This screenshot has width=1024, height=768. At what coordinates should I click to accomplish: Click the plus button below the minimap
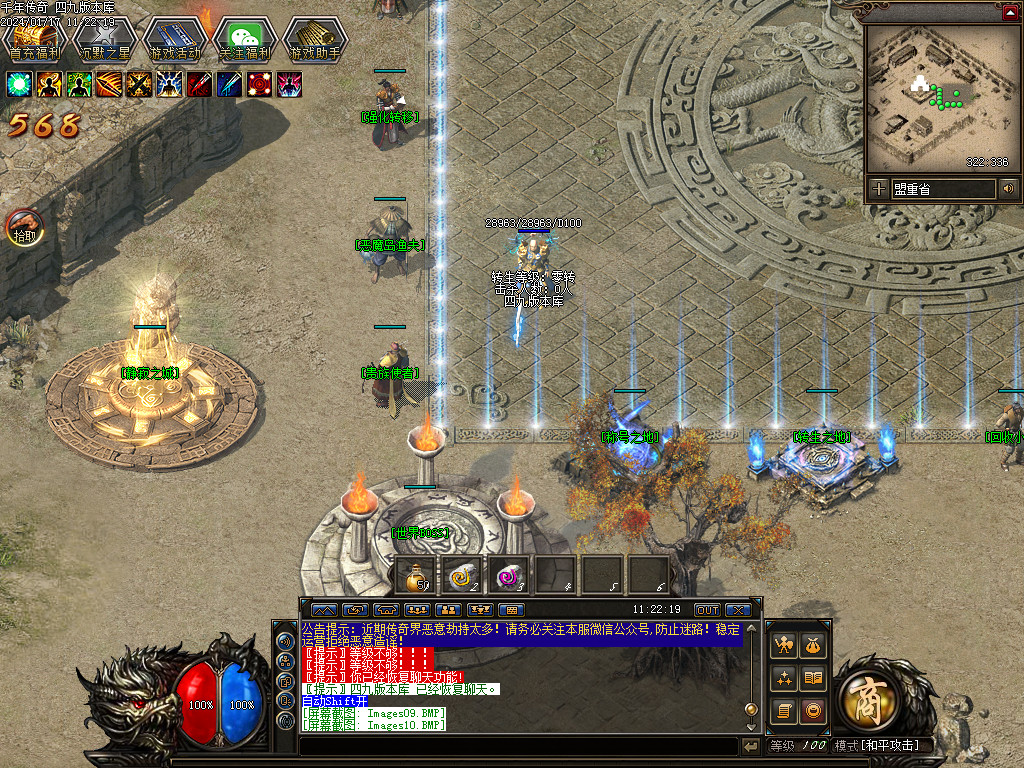click(878, 188)
